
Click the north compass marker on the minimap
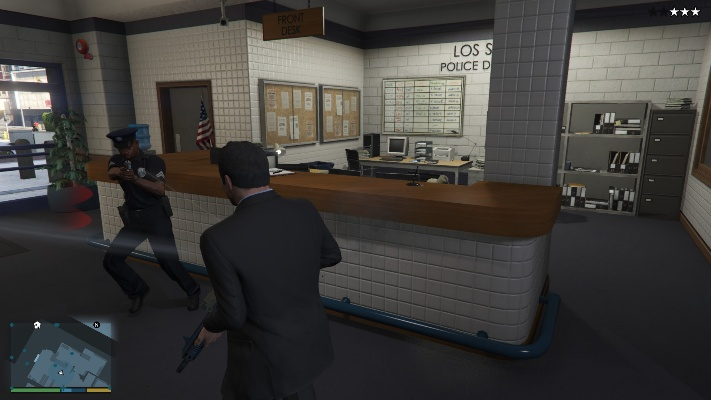(96, 325)
